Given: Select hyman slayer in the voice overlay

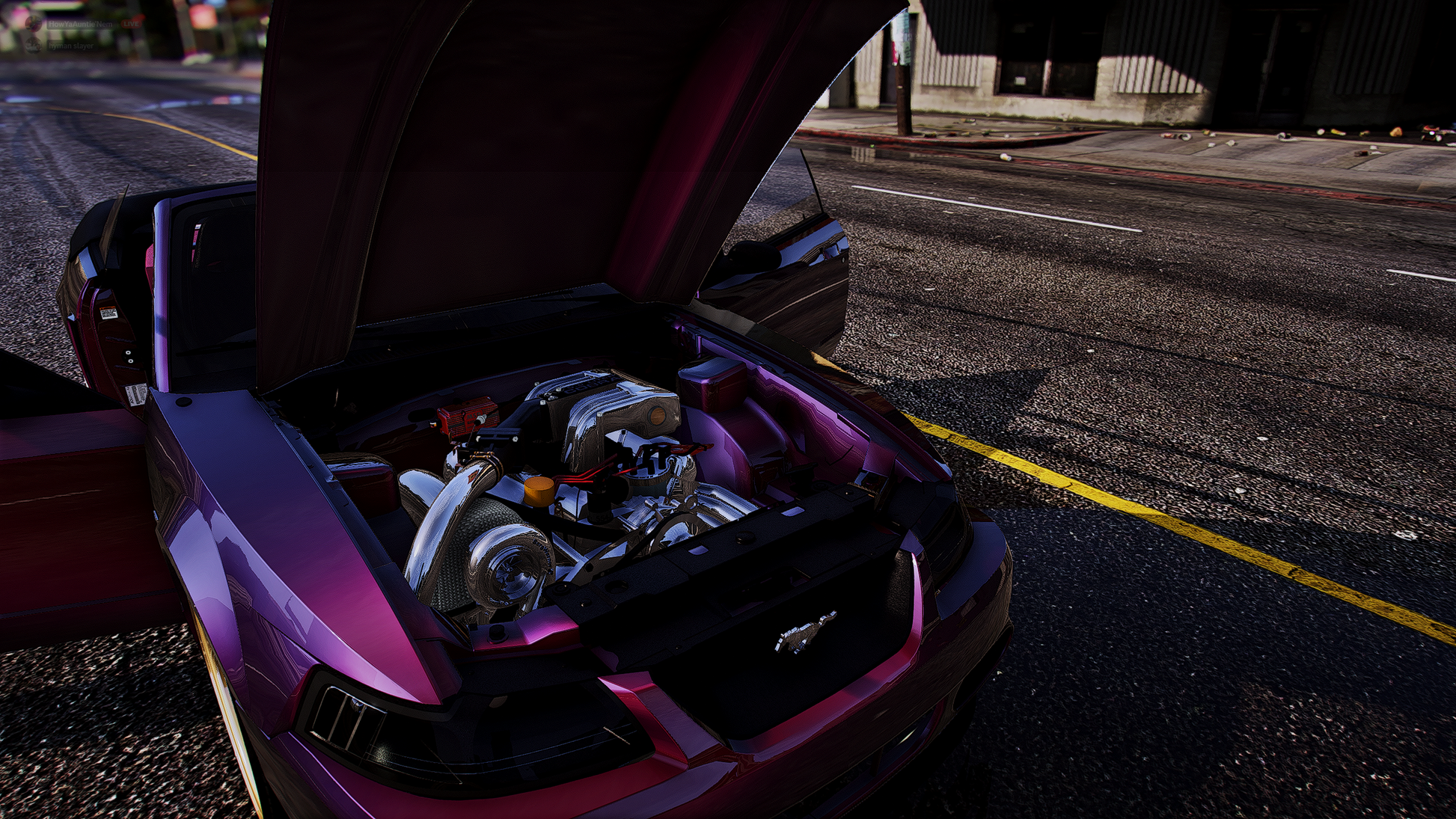Looking at the screenshot, I should (71, 46).
